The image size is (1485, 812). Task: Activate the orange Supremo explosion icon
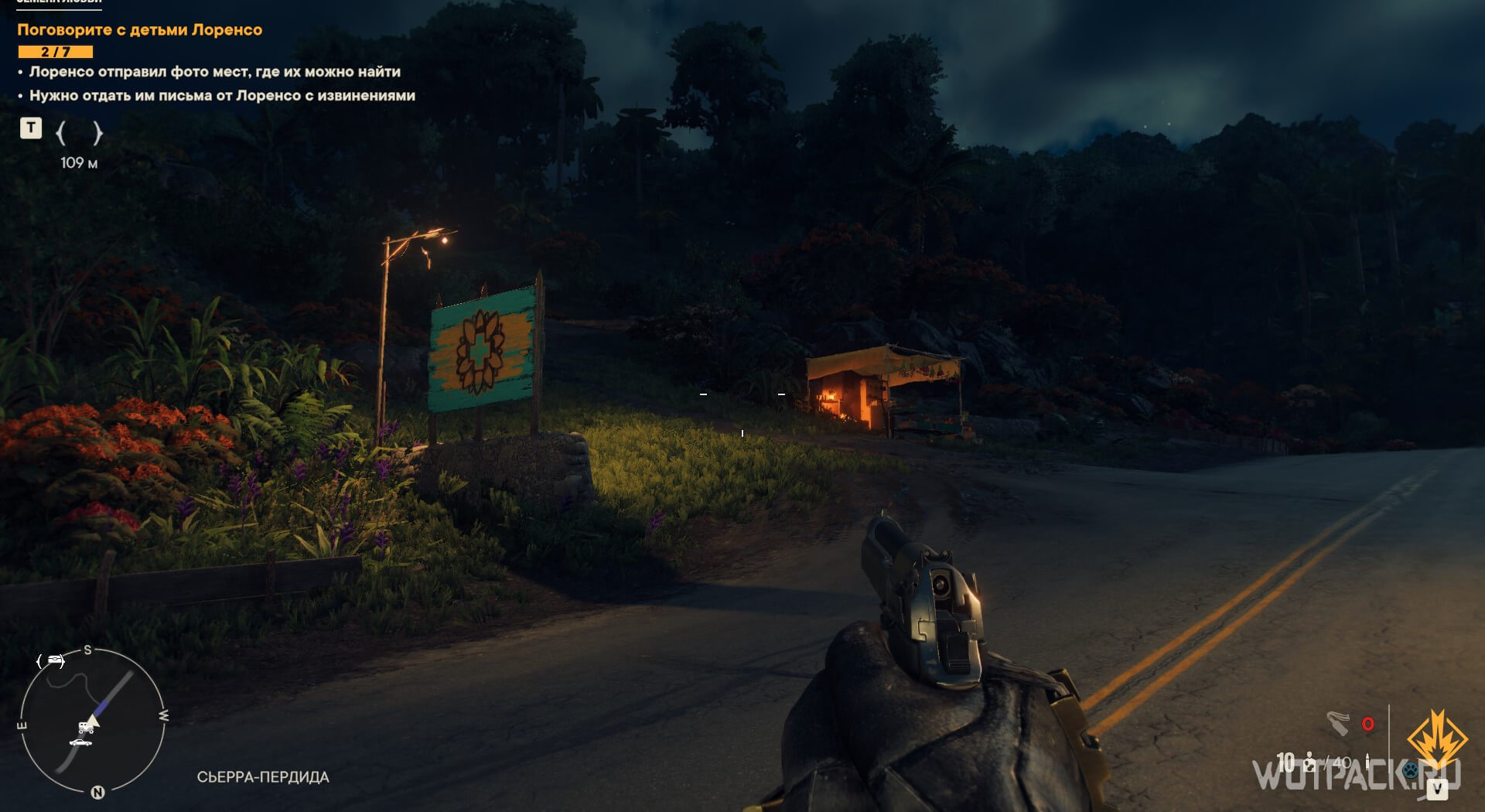click(x=1436, y=739)
